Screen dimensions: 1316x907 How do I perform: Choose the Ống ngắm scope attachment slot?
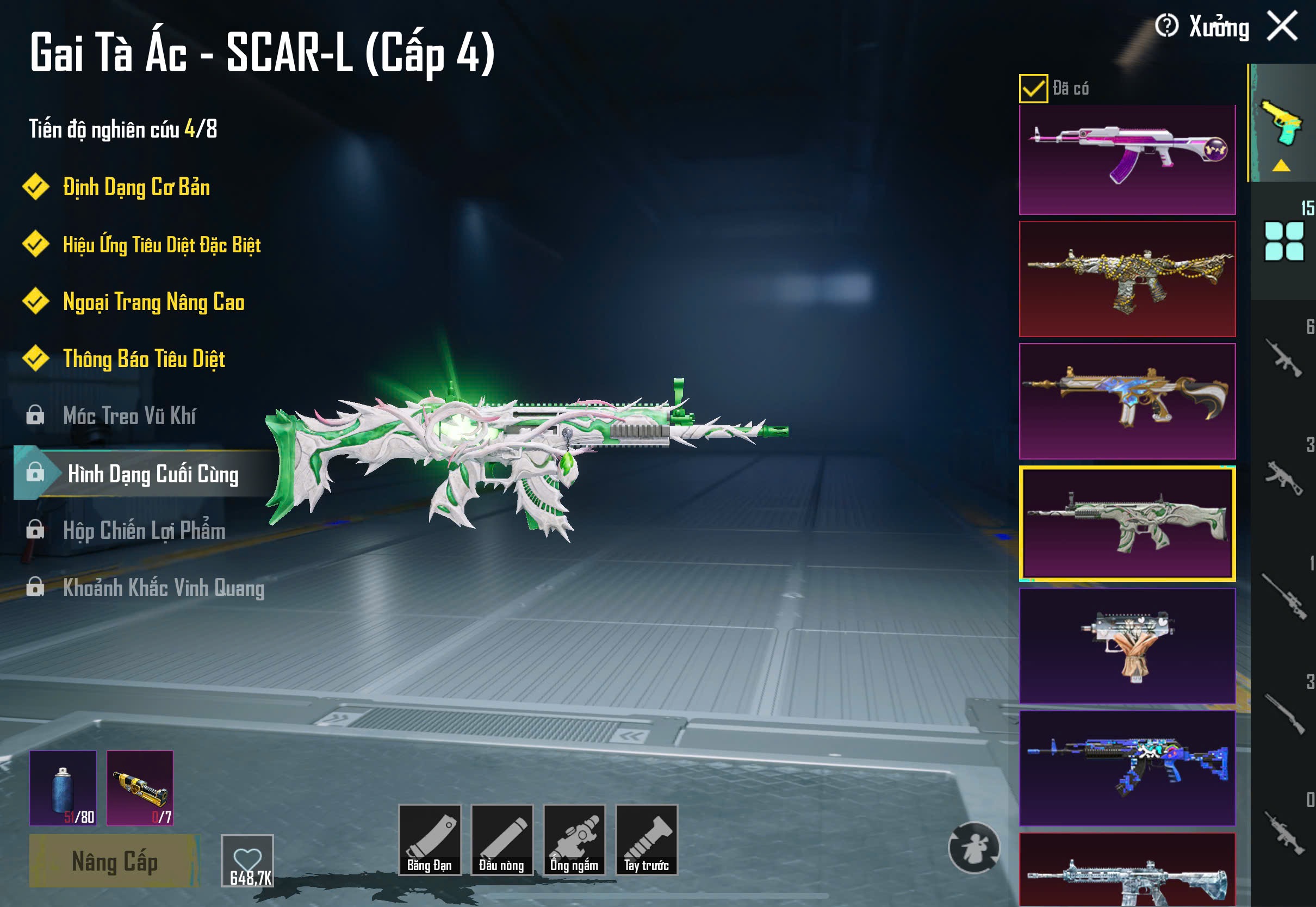tap(574, 840)
